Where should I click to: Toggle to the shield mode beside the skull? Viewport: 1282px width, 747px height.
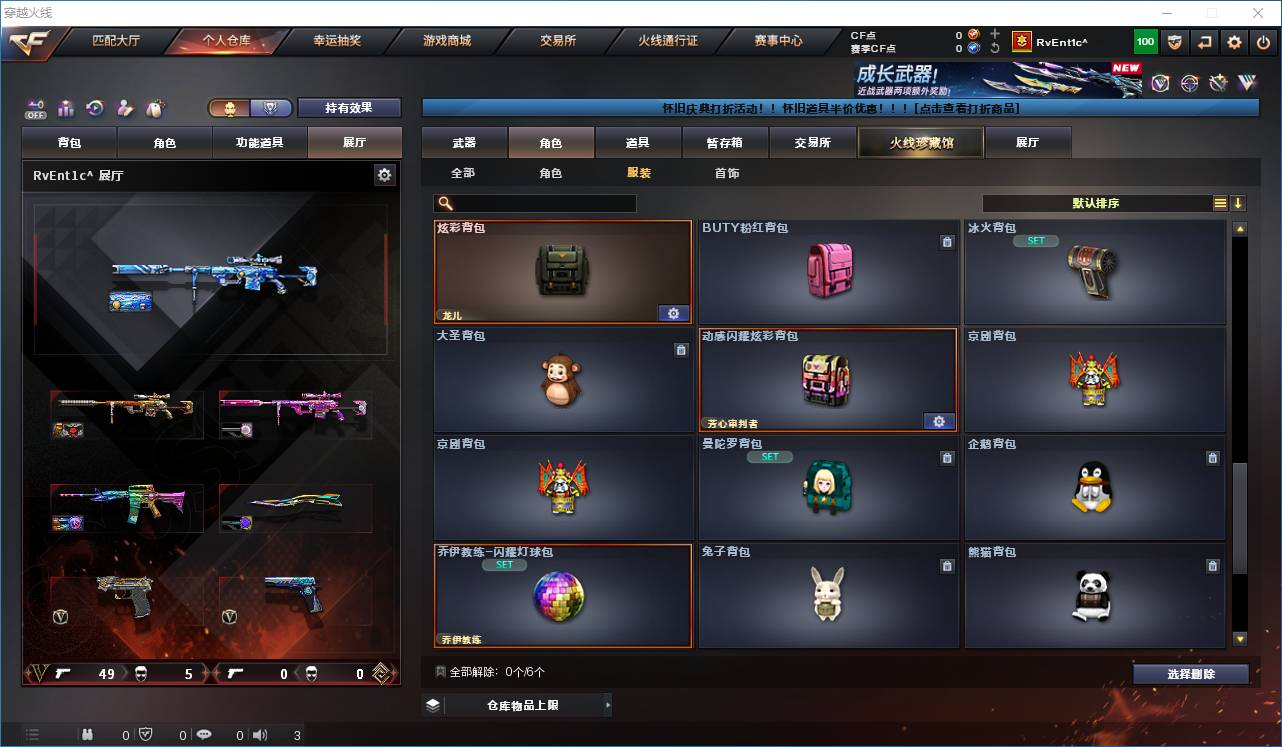point(270,108)
